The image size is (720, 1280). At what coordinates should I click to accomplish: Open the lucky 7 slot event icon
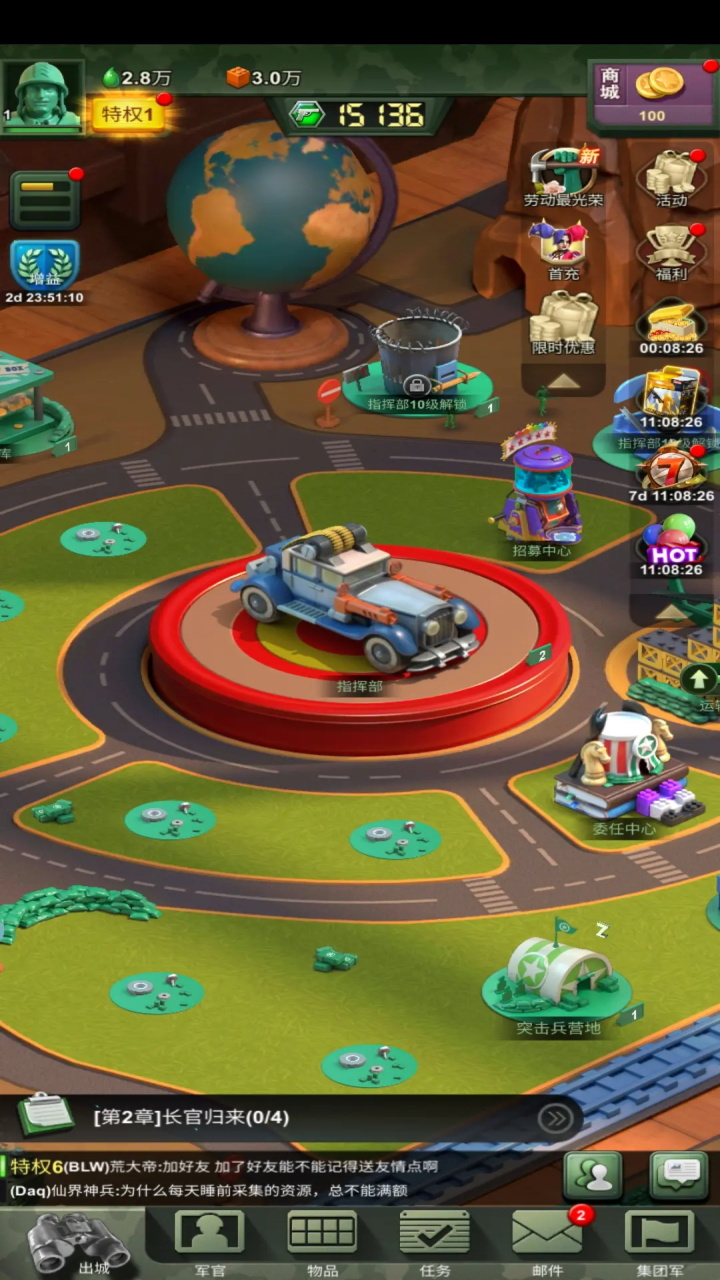[x=671, y=471]
